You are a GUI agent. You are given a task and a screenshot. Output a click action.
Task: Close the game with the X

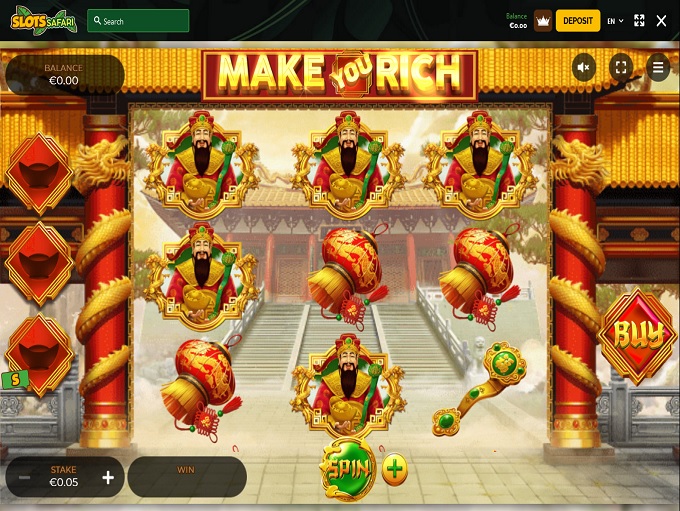pyautogui.click(x=661, y=20)
